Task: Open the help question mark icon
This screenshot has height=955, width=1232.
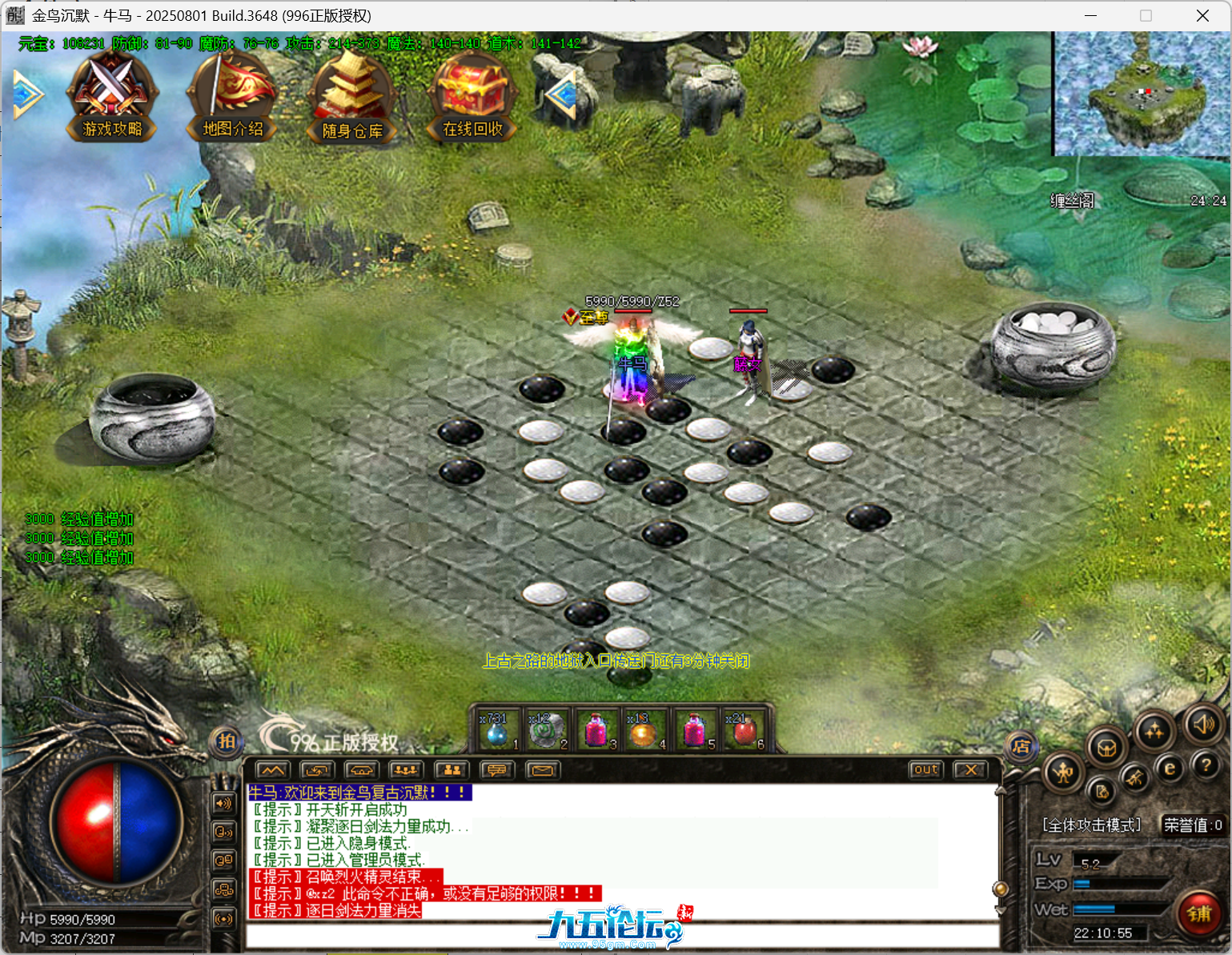Action: [1206, 766]
